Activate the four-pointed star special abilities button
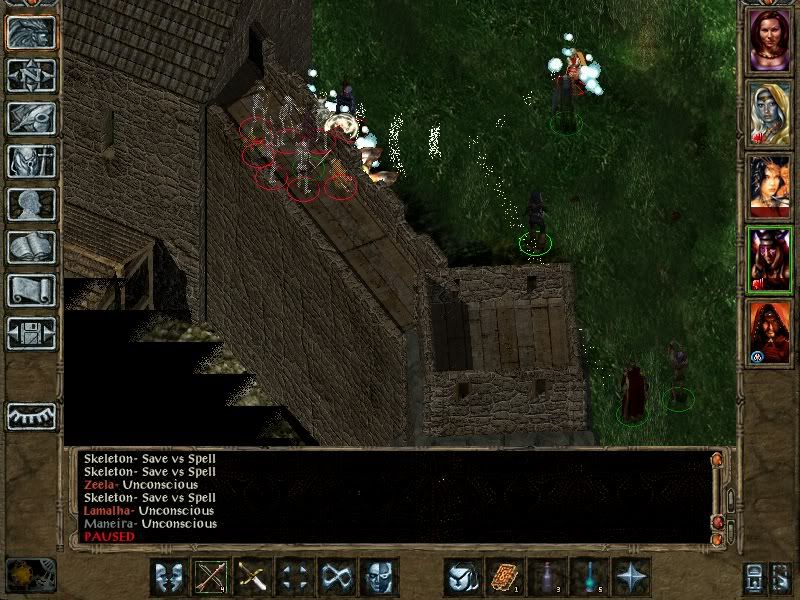The width and height of the screenshot is (800, 600). (x=631, y=577)
